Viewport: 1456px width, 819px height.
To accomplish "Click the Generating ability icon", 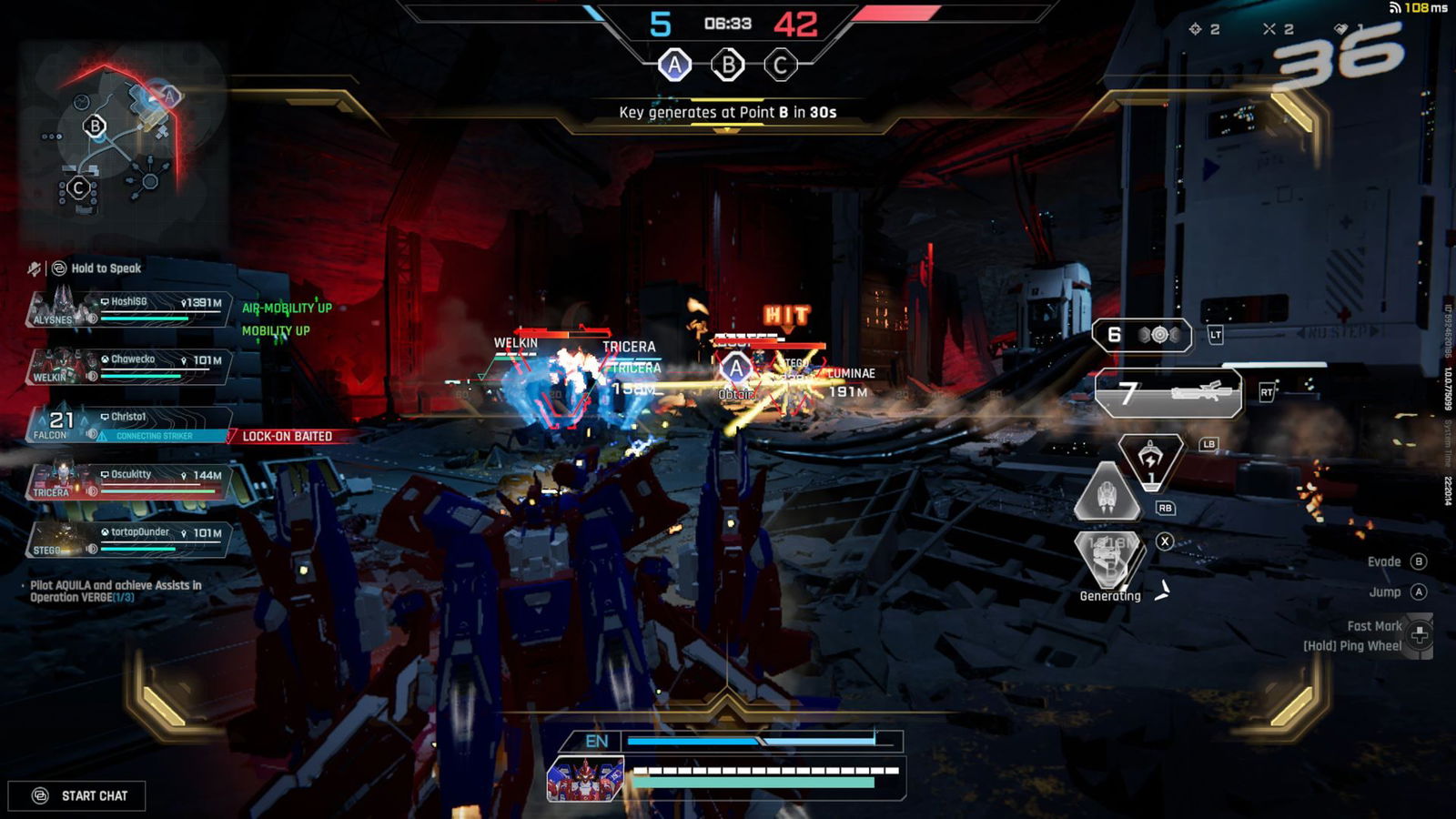I will [1108, 557].
